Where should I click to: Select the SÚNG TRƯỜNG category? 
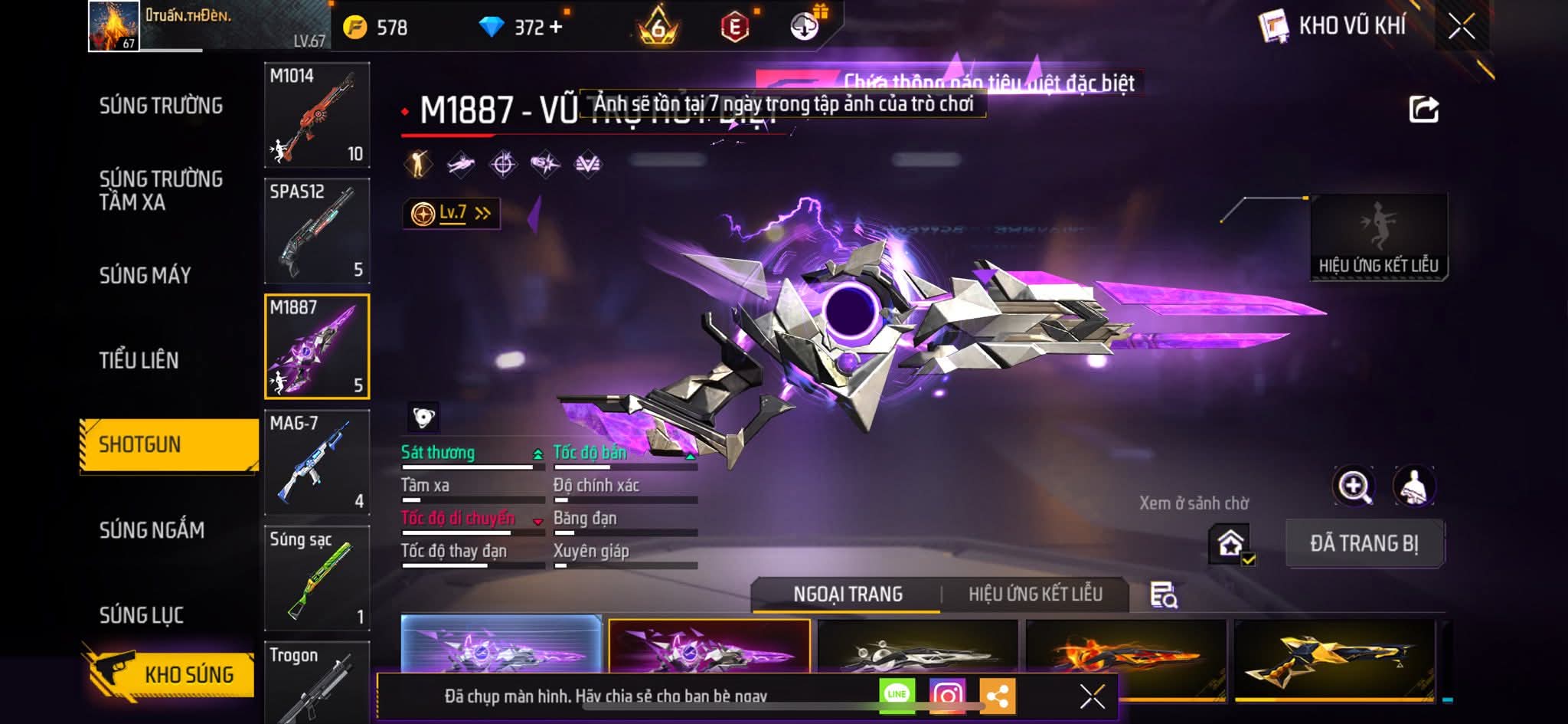pyautogui.click(x=161, y=106)
